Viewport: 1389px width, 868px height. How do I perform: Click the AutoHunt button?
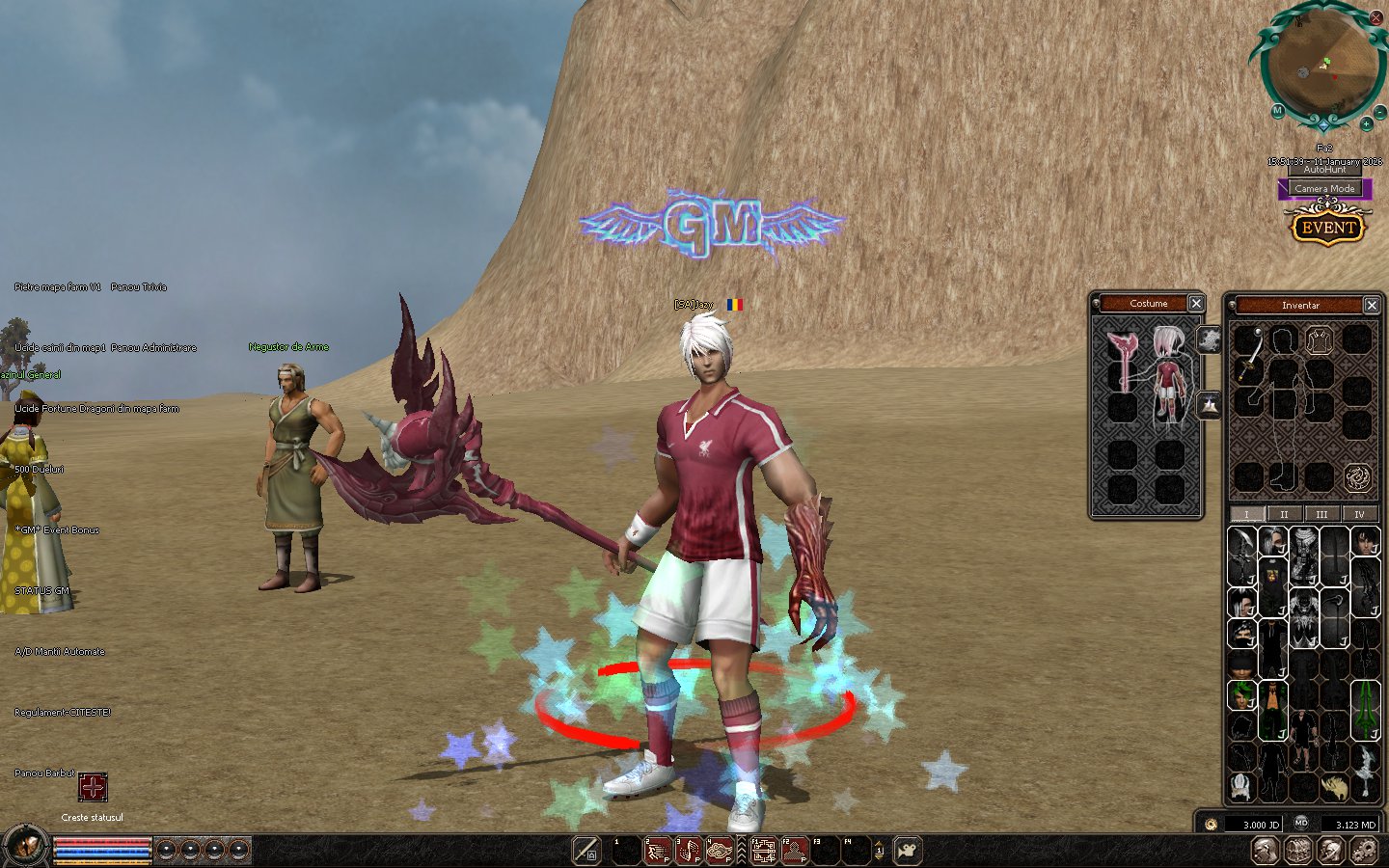pos(1324,170)
